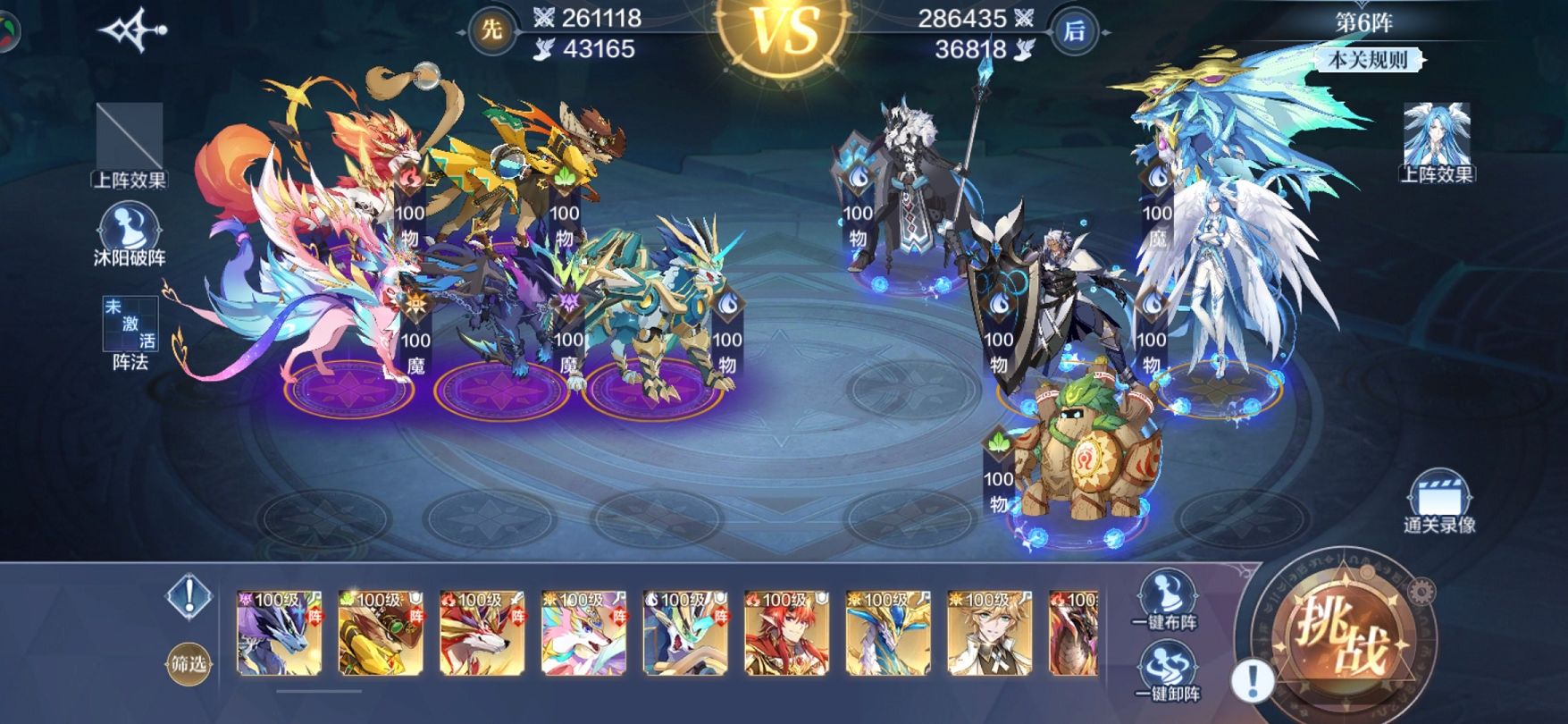
Task: Watch the 通关录像 clear replay
Action: [1438, 504]
